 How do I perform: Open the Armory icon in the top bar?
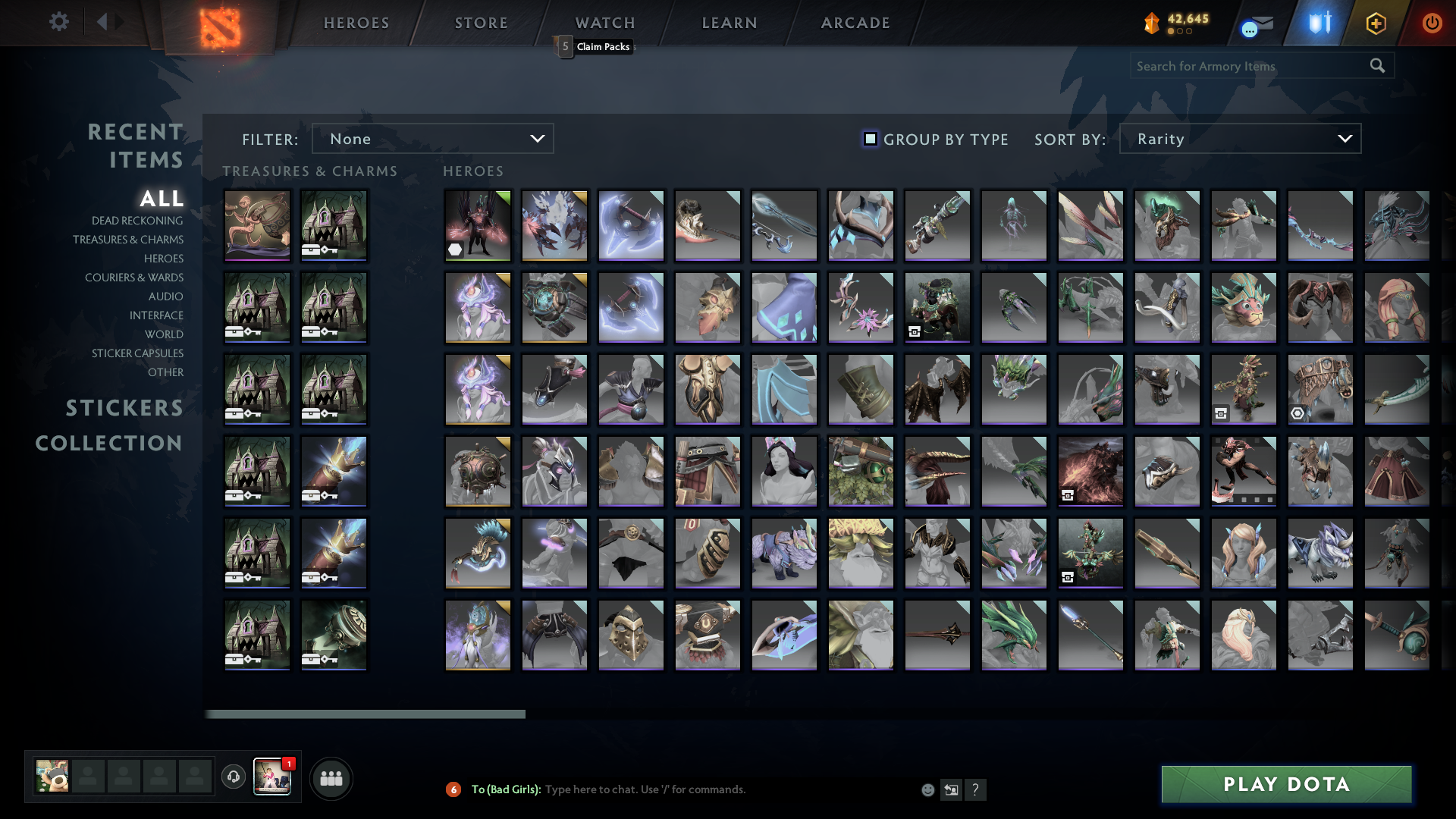1376,23
